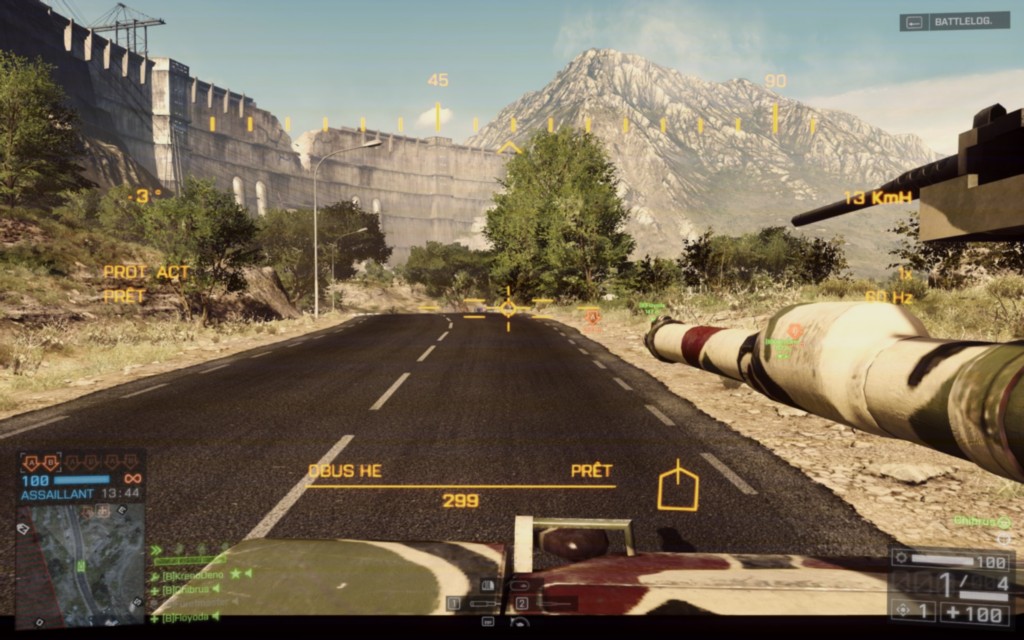Open the Battlelog overlay

point(954,21)
